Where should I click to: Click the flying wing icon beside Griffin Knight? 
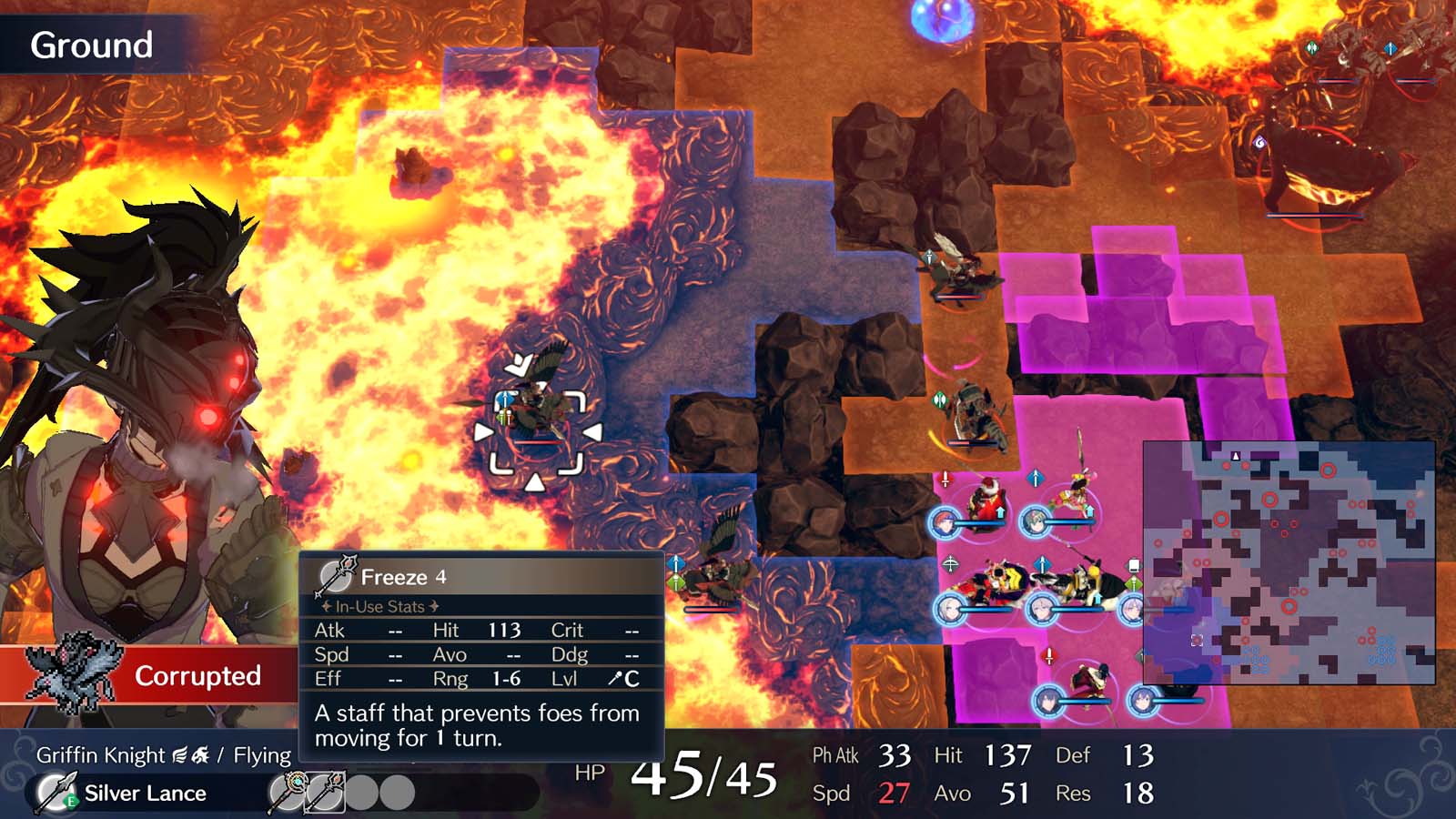[177, 753]
